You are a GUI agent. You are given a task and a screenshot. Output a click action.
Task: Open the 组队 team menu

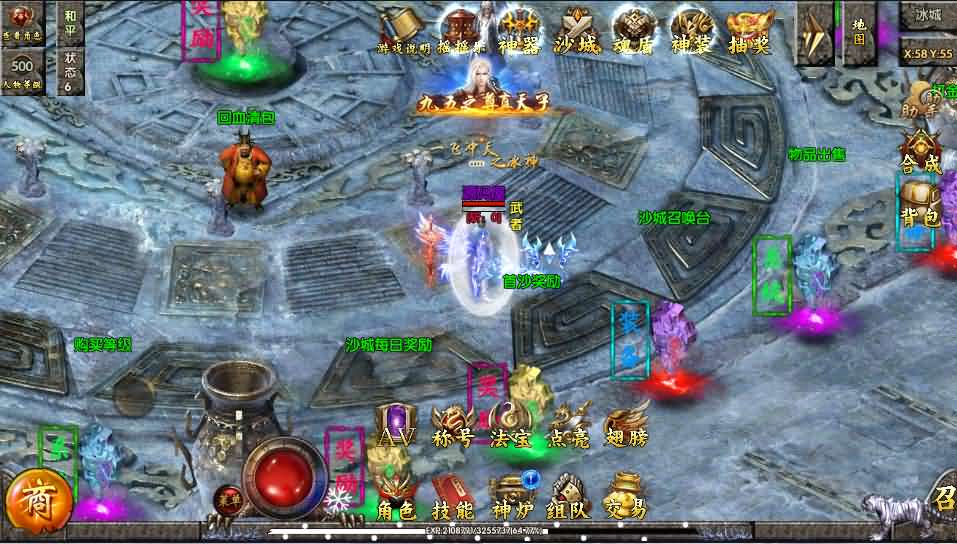[x=568, y=497]
